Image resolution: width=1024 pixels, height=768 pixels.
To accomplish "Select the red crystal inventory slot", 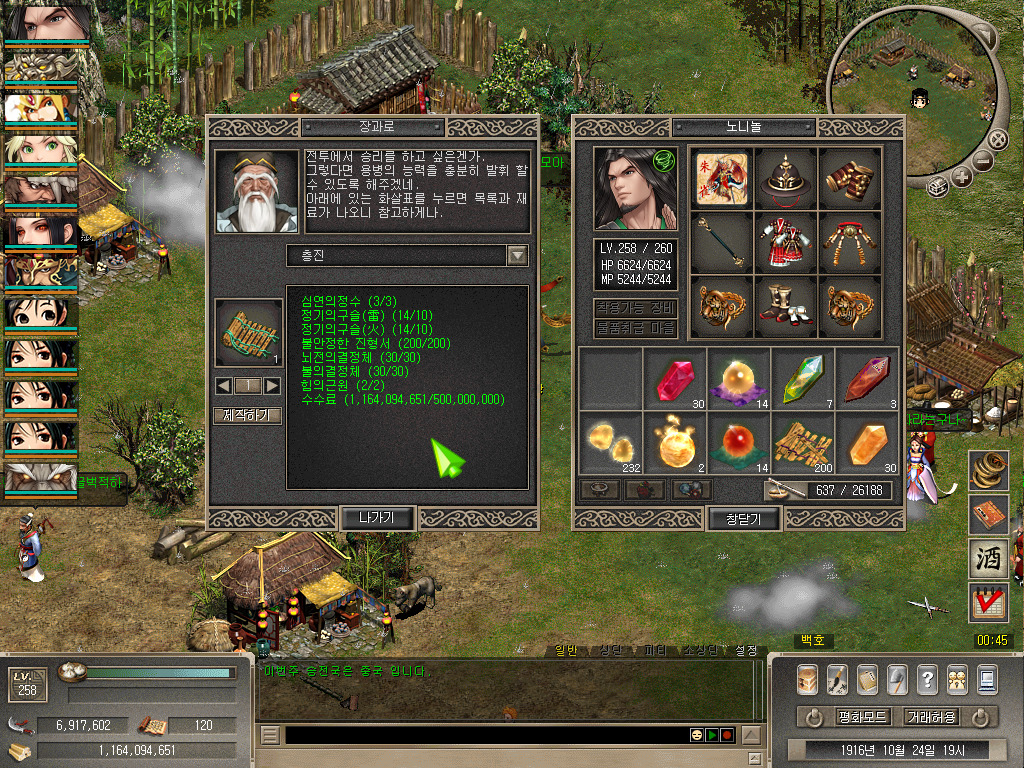I will (x=674, y=379).
